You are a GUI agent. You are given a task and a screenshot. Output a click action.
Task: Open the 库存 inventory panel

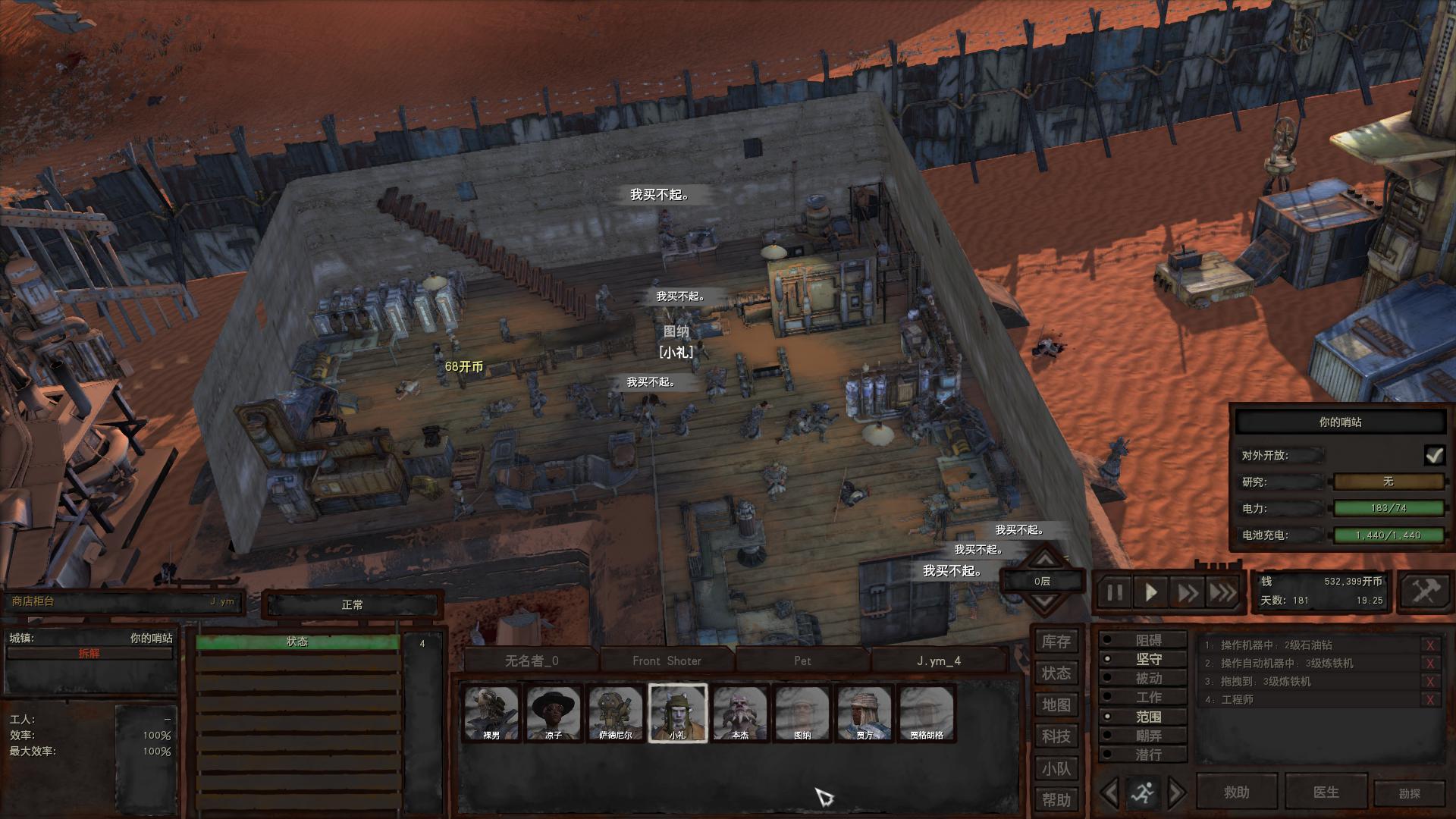point(1056,642)
